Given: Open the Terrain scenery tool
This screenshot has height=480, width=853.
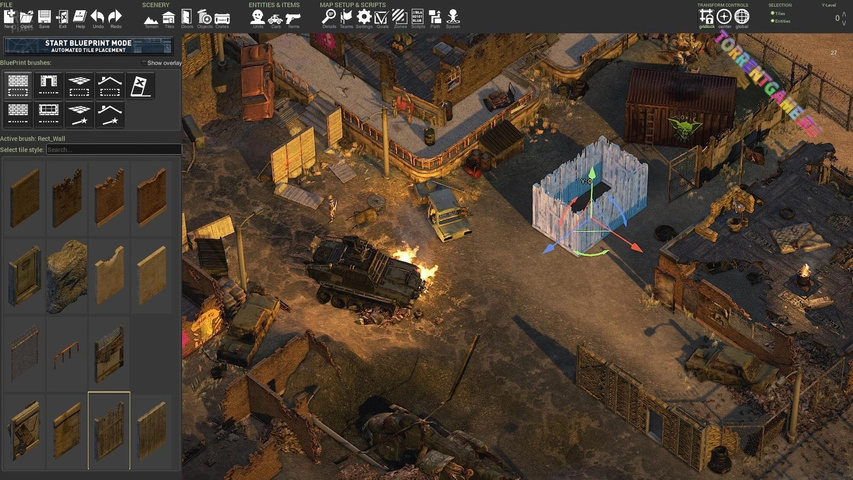Looking at the screenshot, I should (x=150, y=18).
